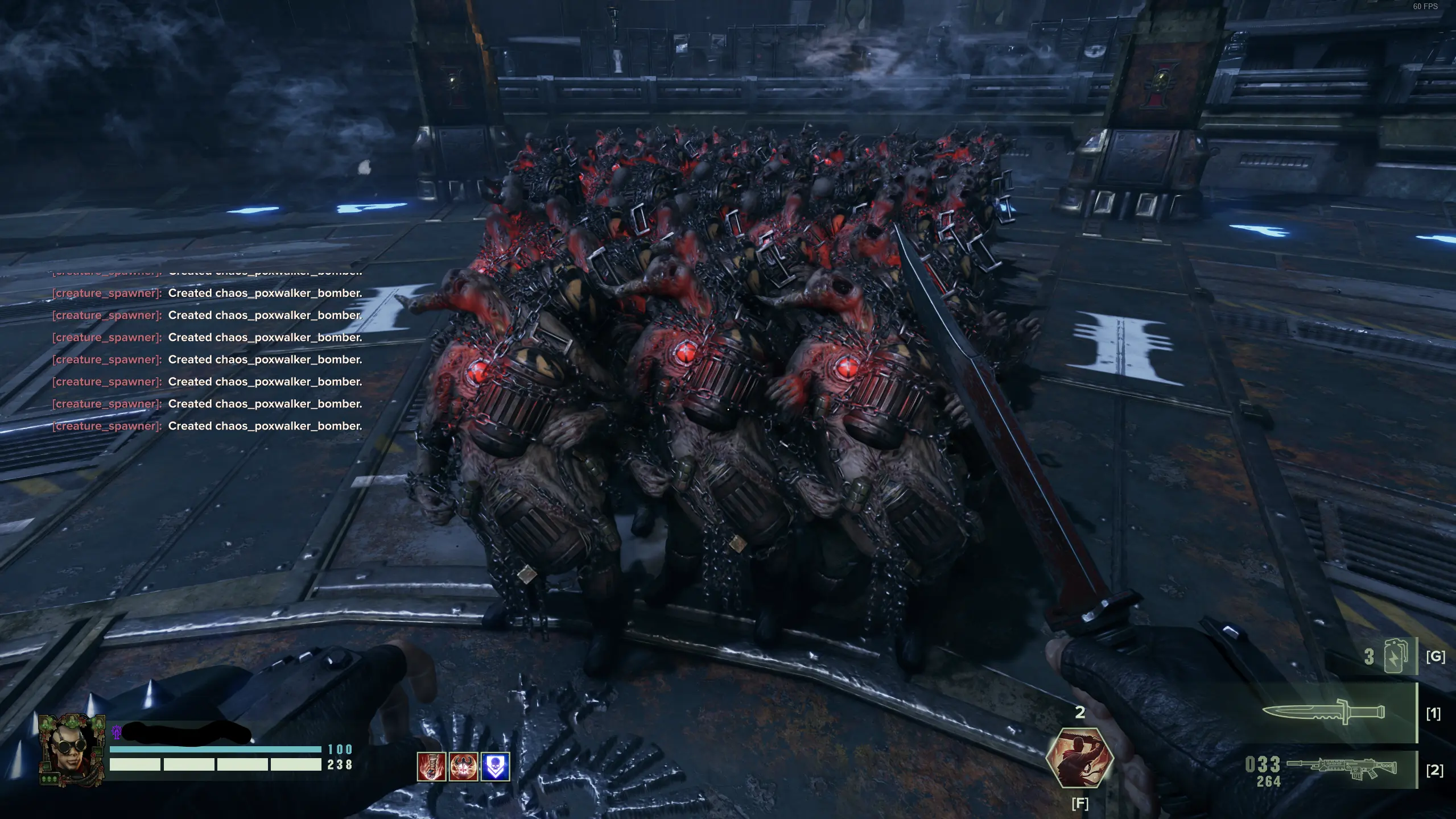Open the goggled character portrait

[72, 749]
